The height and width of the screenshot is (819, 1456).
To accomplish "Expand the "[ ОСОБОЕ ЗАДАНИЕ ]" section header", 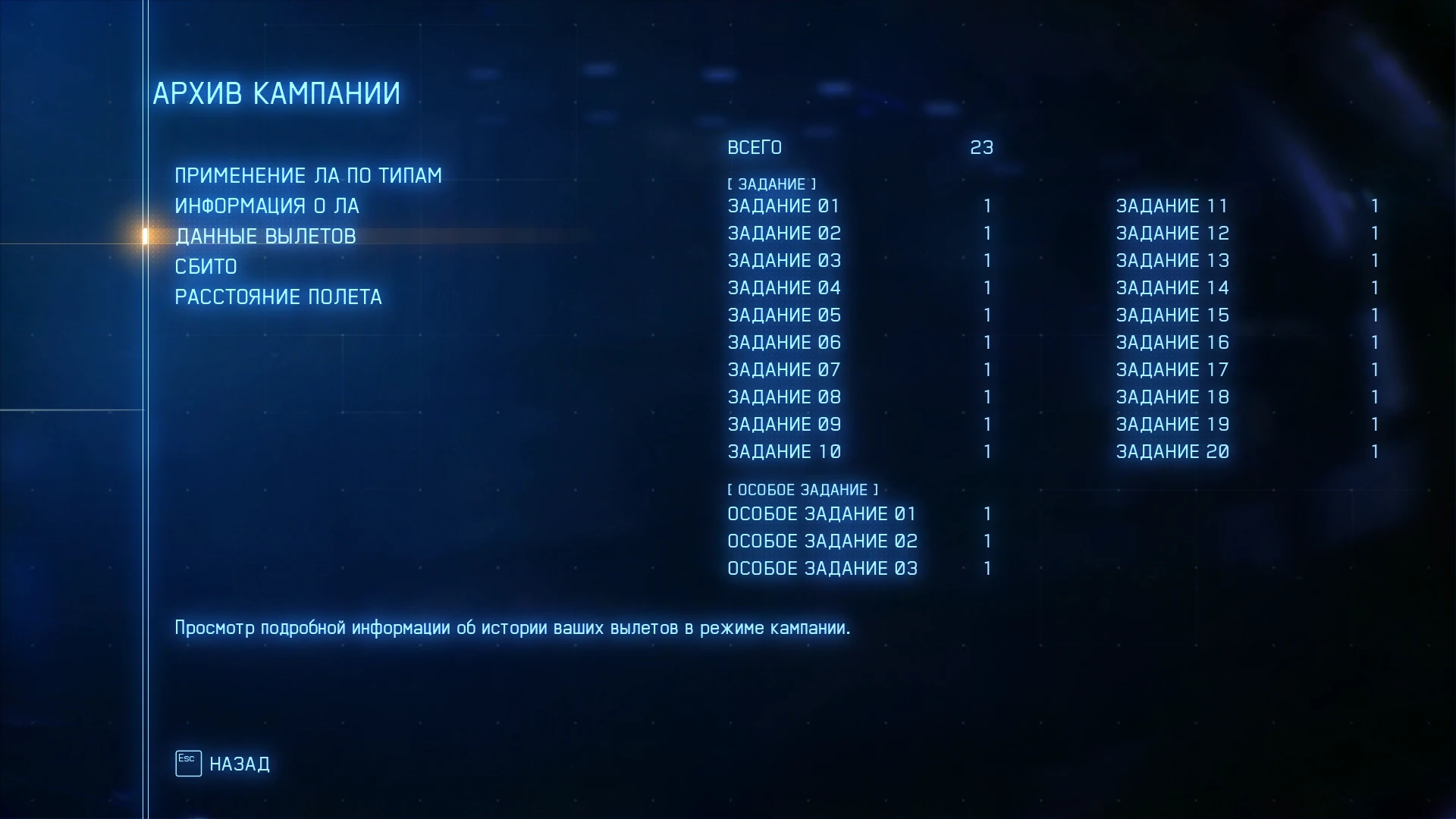I will coord(802,489).
